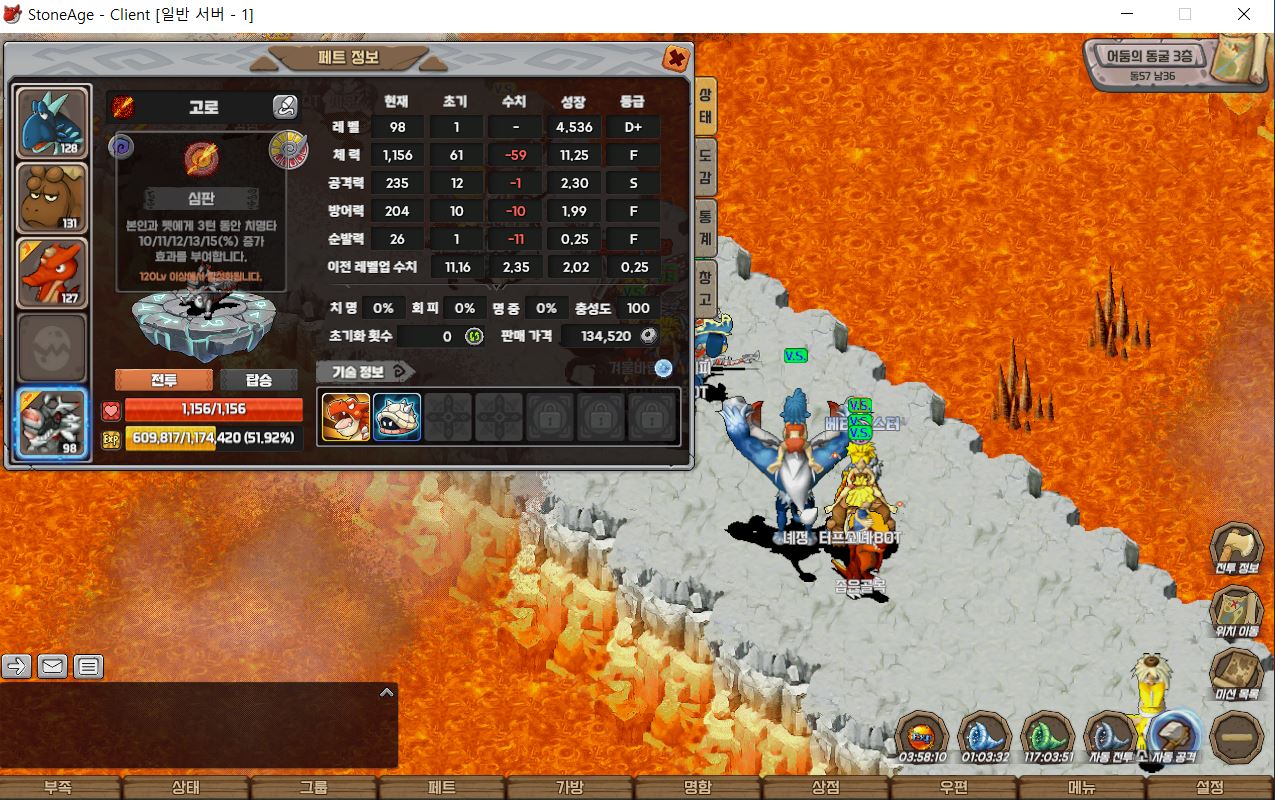Open the 설정 settings menu
The width and height of the screenshot is (1275, 800).
[1209, 787]
